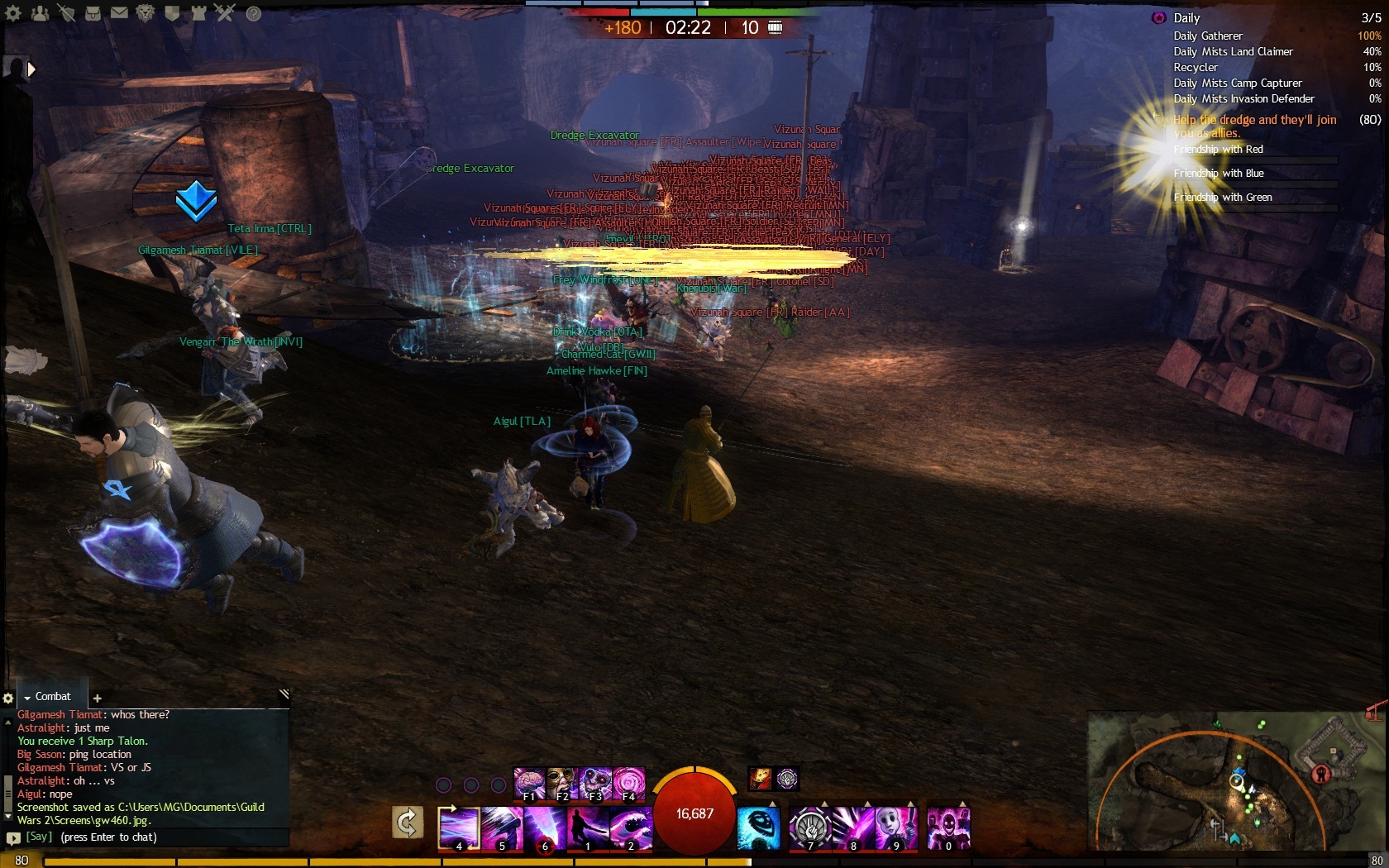The width and height of the screenshot is (1389, 868).
Task: Activate the elite skill in slot 0
Action: [x=947, y=828]
